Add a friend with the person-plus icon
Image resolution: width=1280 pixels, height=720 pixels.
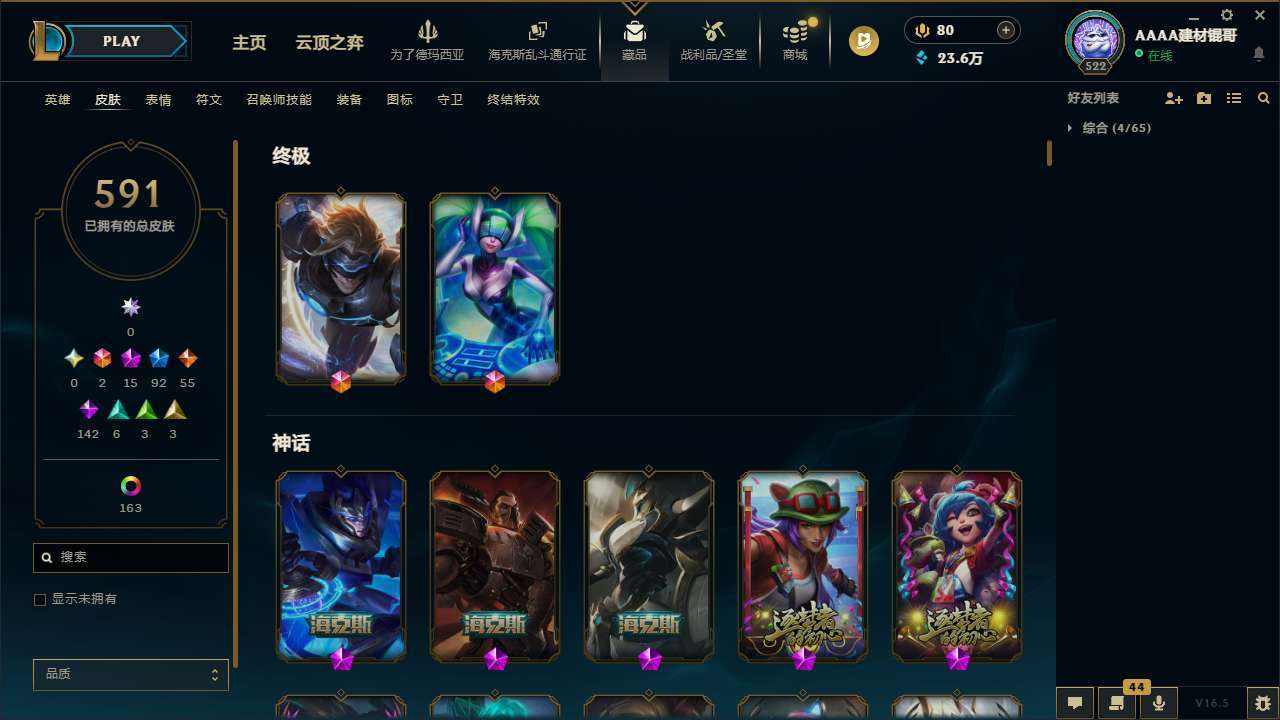click(1174, 98)
